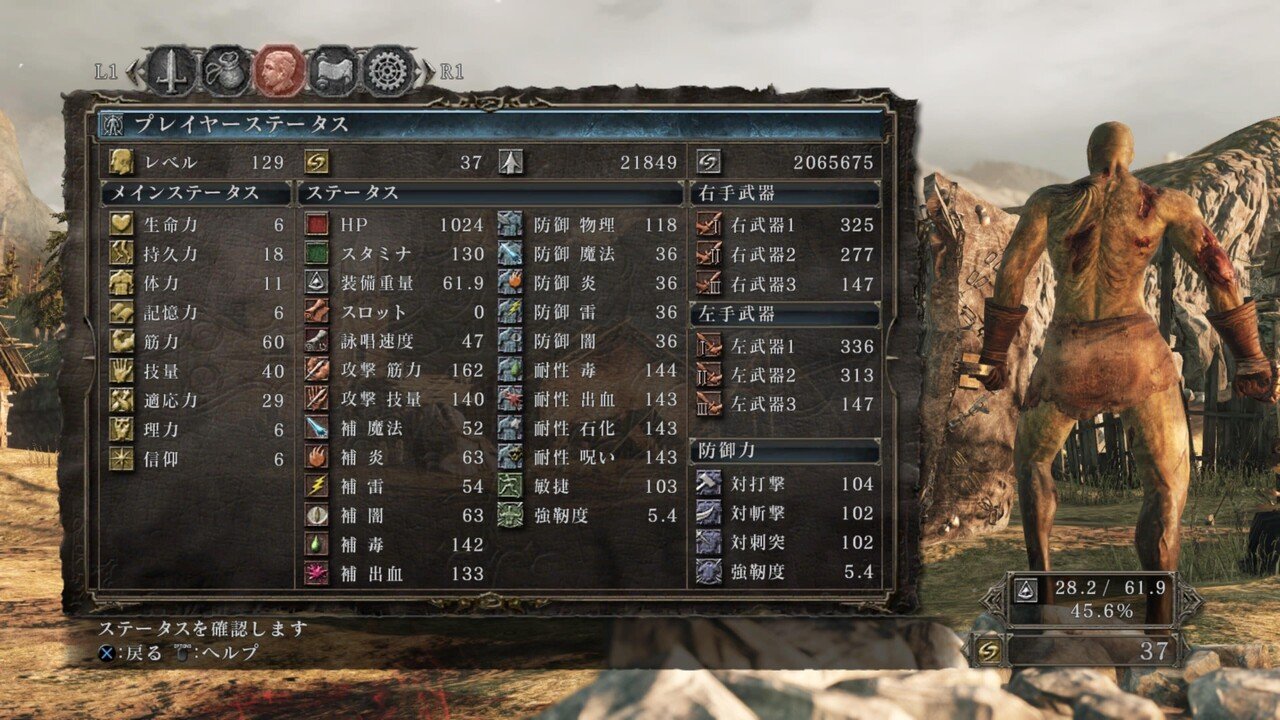Screen dimensions: 1280x720
Task: Click the 筋力 strength stat icon
Action: [122, 339]
